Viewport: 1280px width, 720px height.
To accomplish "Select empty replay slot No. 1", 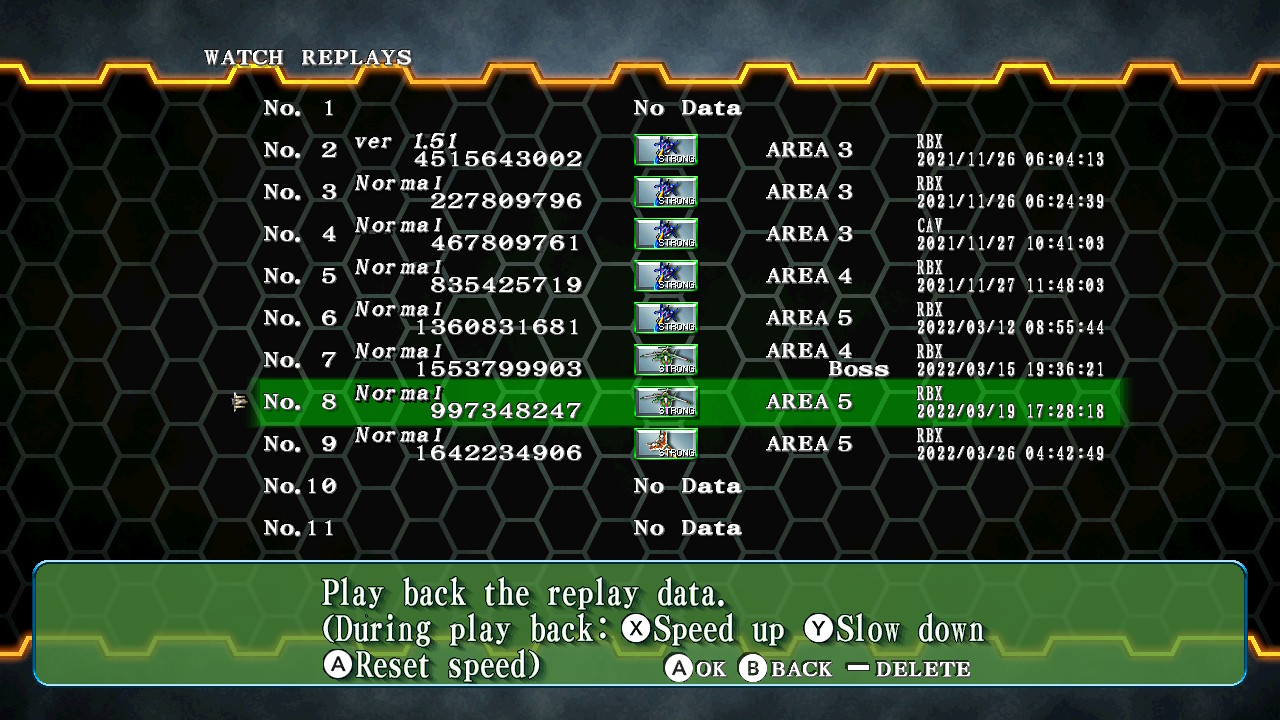I will [690, 108].
